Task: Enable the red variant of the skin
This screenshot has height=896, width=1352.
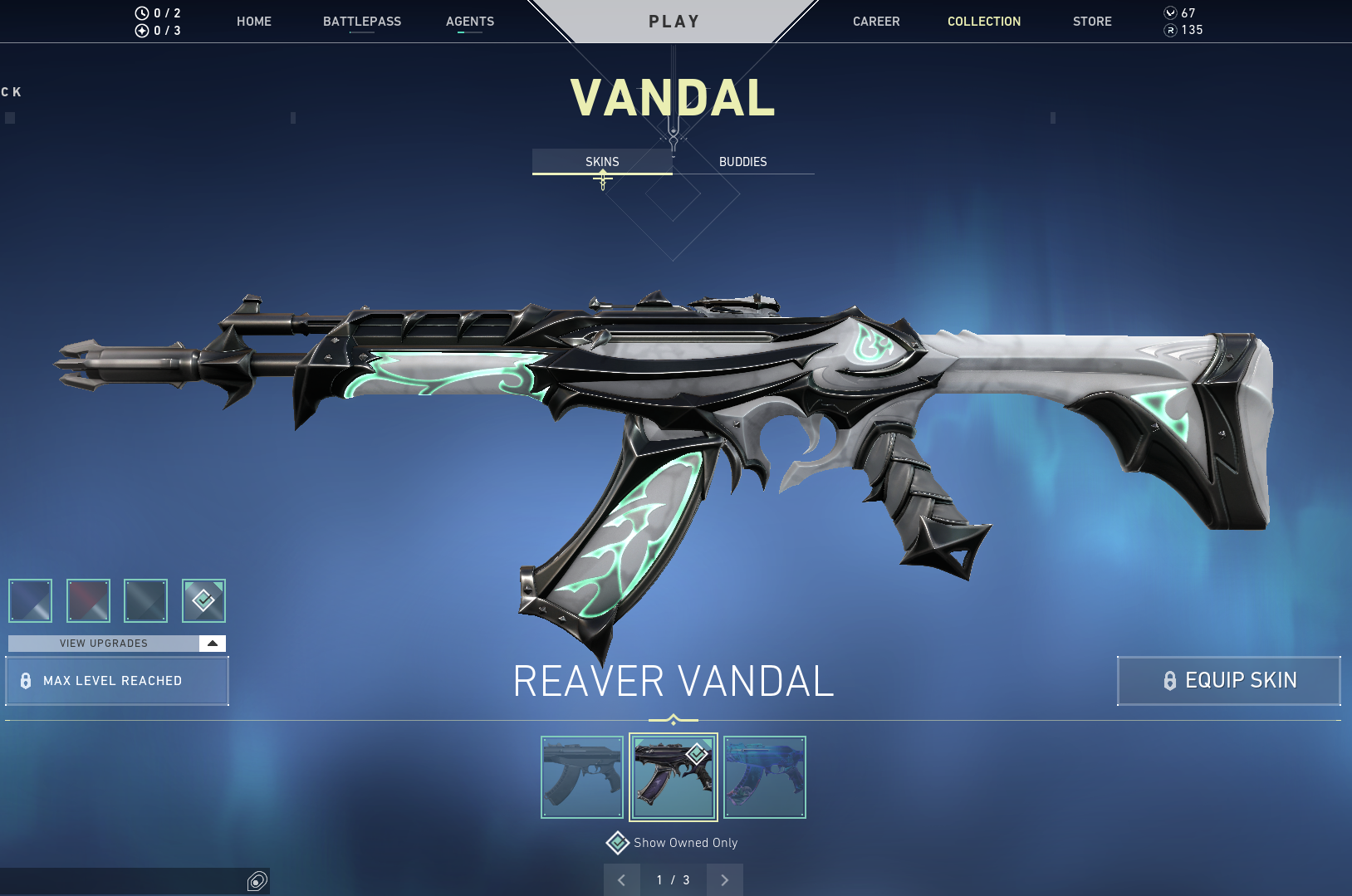Action: (x=88, y=600)
